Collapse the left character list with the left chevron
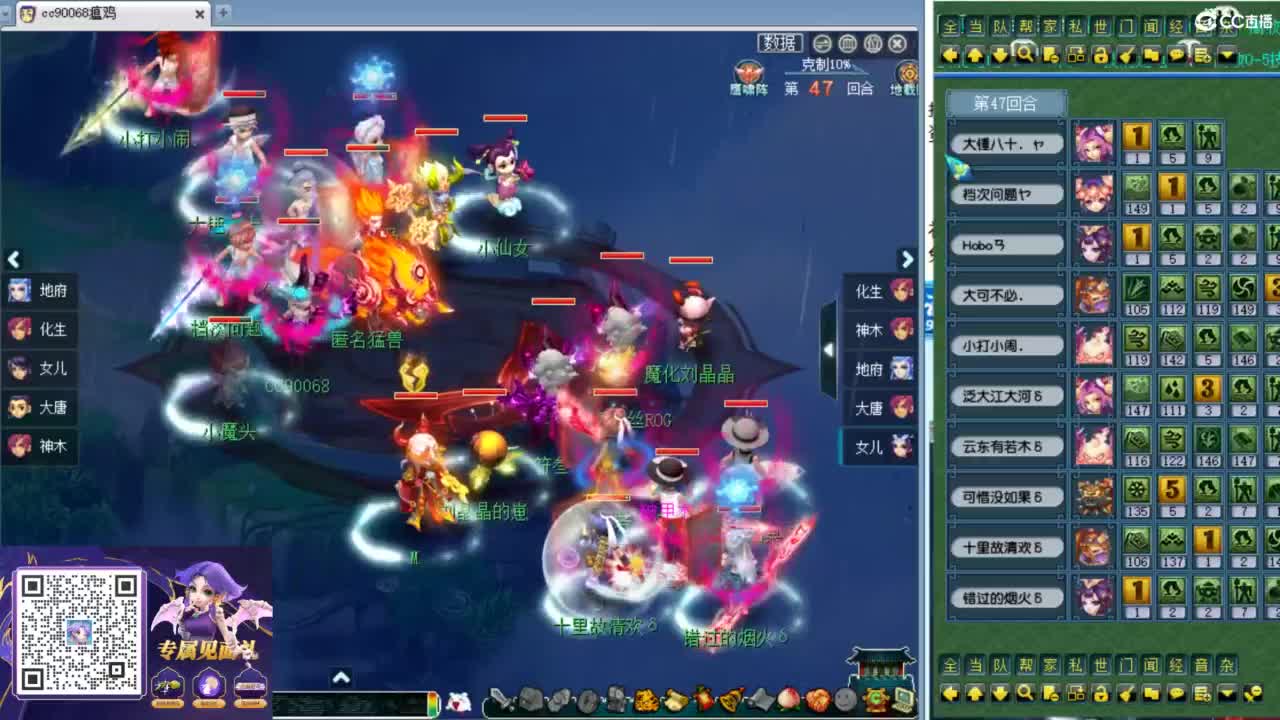 13,259
